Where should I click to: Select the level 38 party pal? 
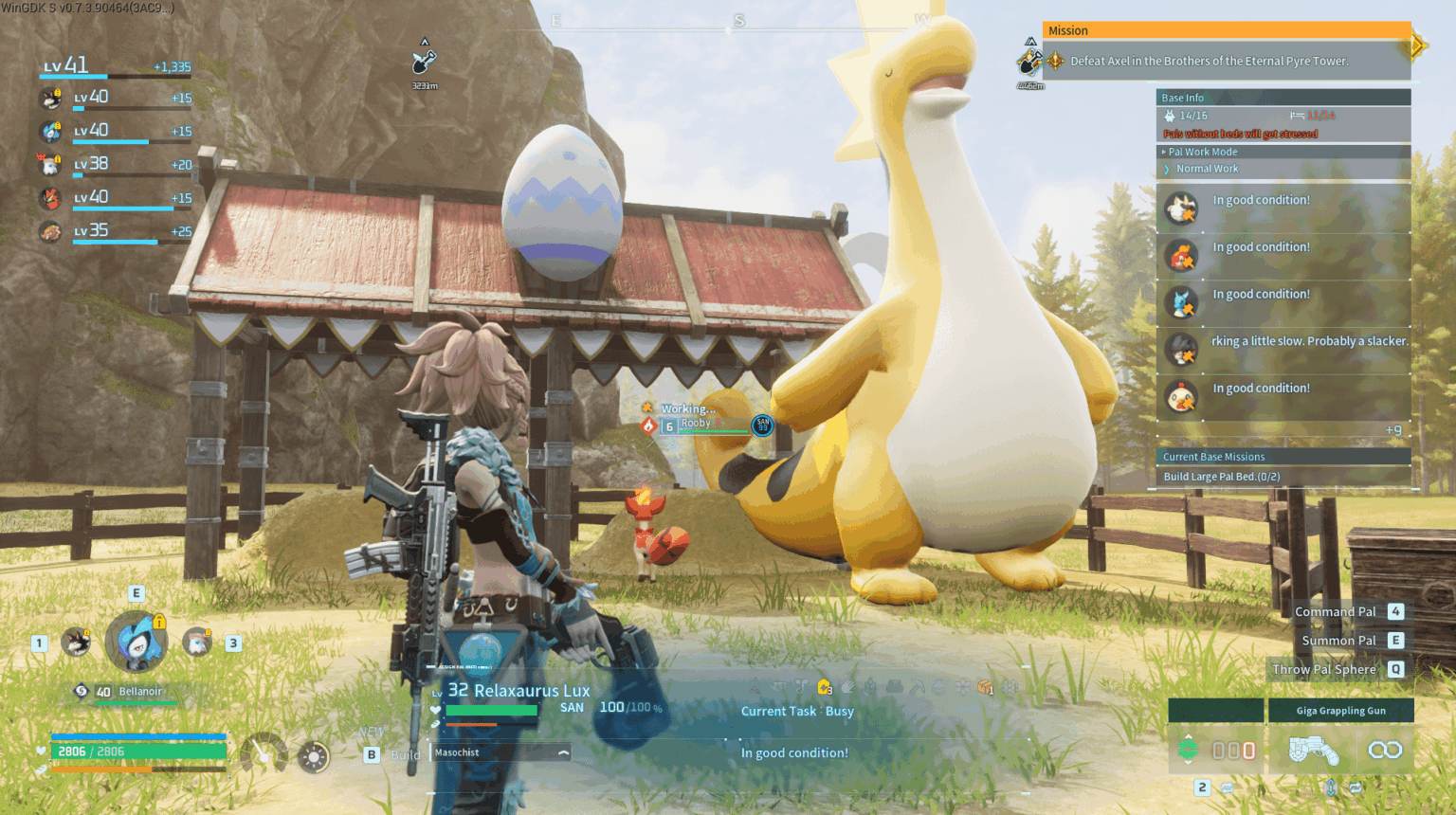50,165
